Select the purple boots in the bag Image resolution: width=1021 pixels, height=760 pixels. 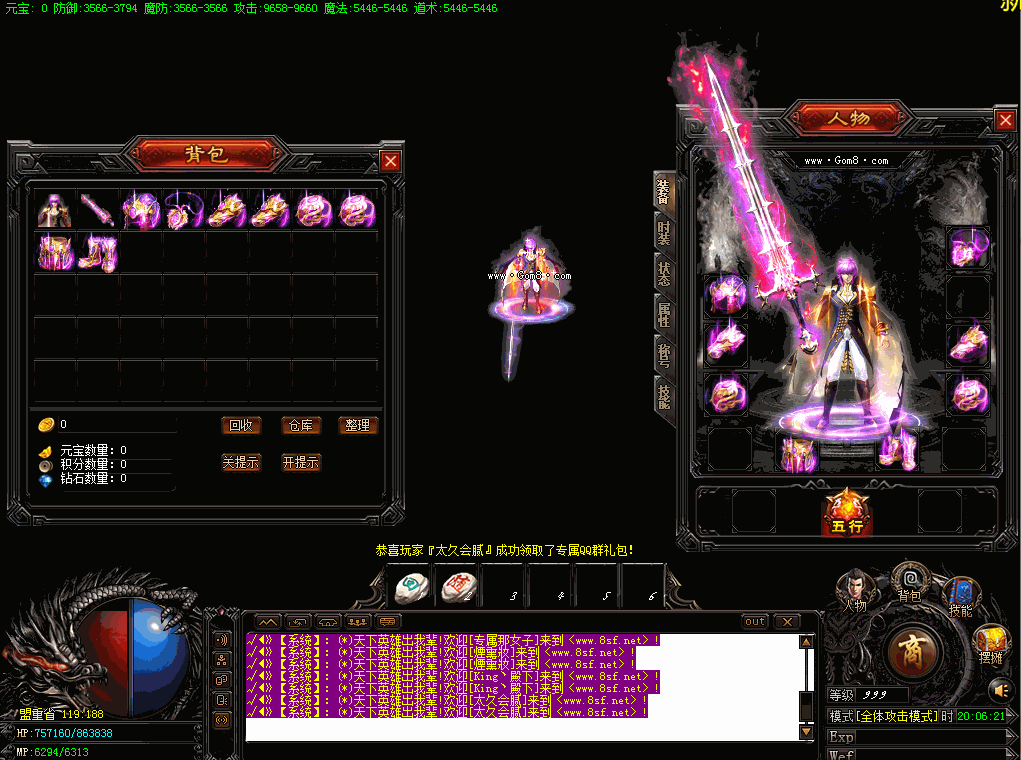tap(98, 252)
